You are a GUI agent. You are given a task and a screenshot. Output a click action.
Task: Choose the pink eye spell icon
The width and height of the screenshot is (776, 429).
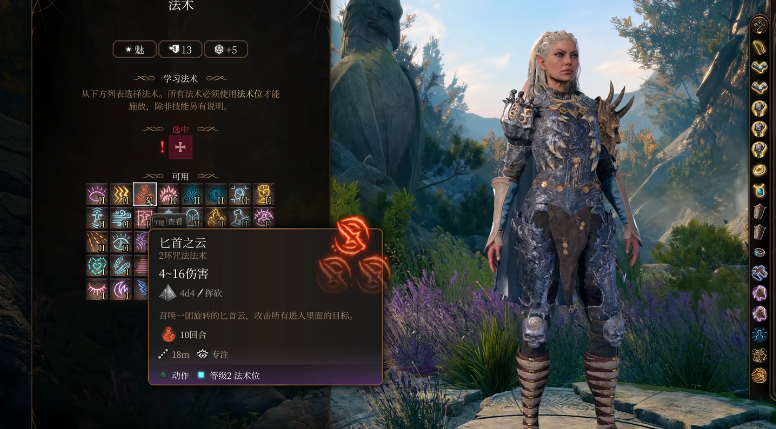[x=97, y=194]
